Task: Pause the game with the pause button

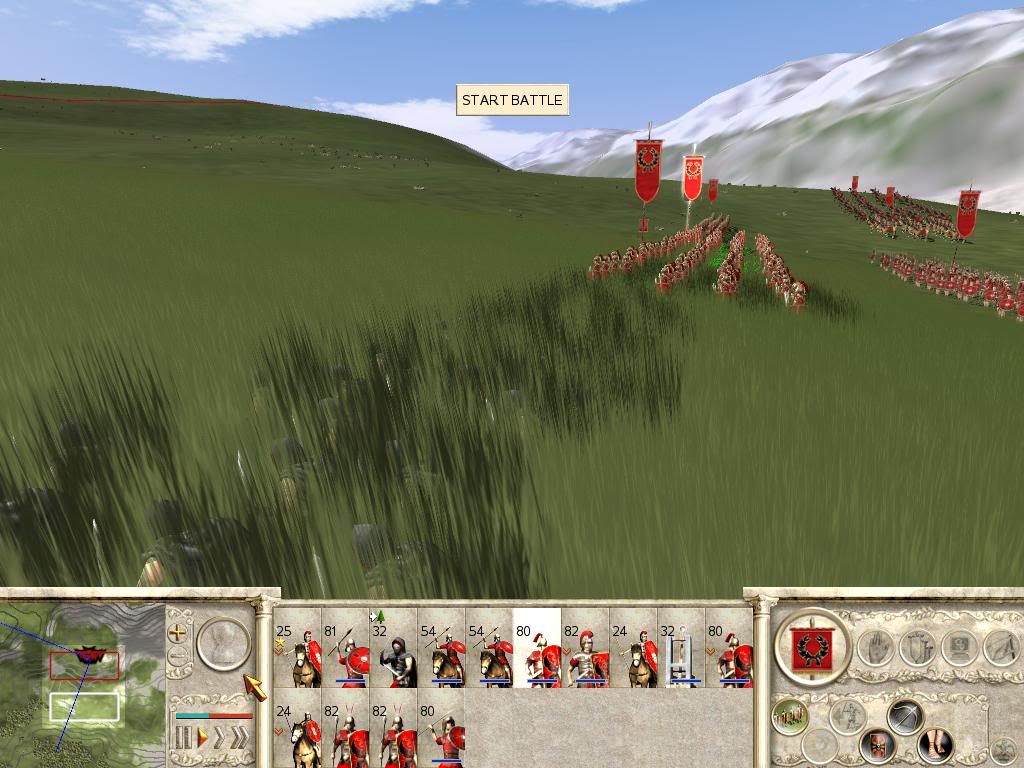Action: tap(183, 739)
